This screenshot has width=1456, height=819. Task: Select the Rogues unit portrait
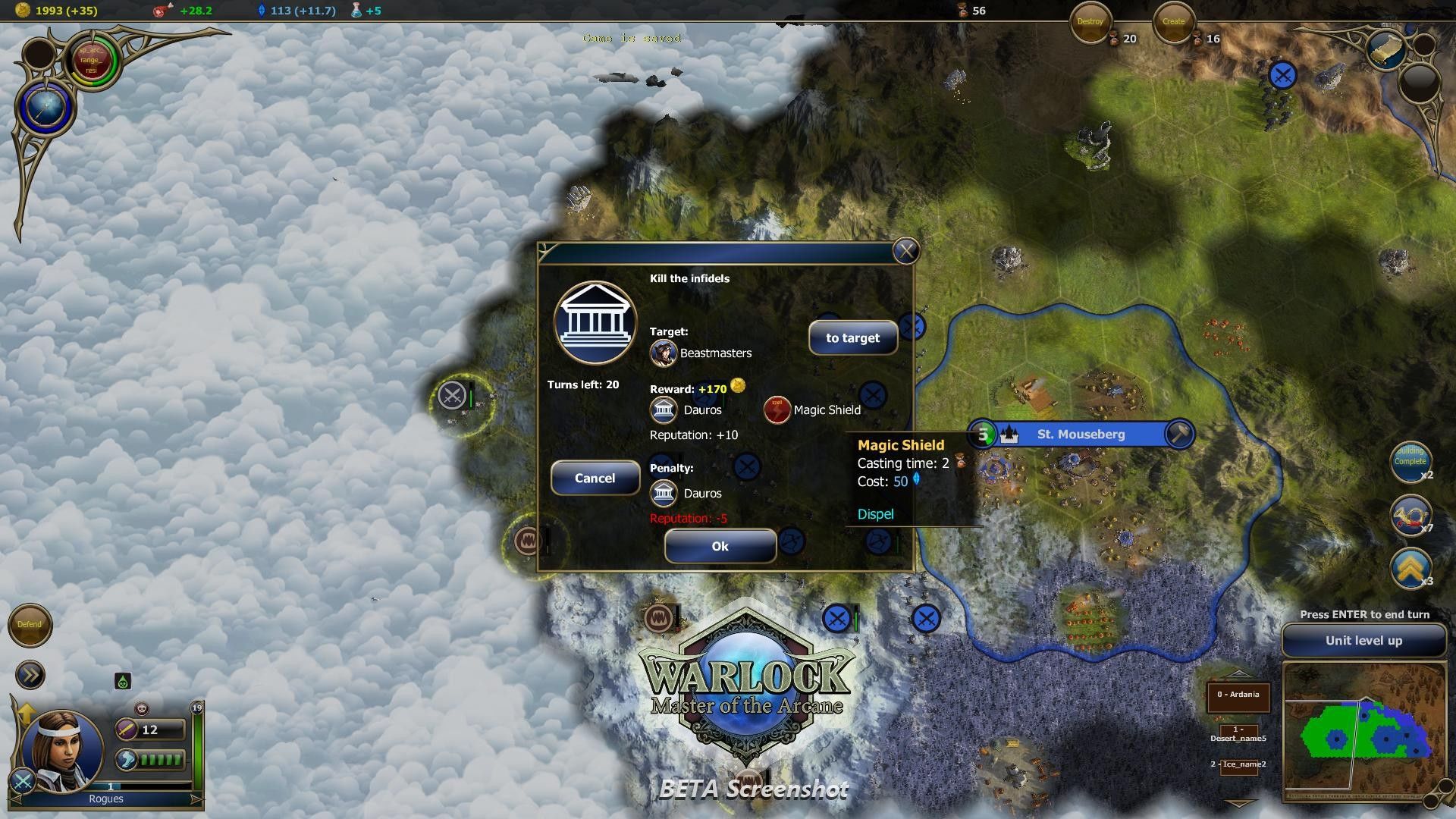point(61,749)
